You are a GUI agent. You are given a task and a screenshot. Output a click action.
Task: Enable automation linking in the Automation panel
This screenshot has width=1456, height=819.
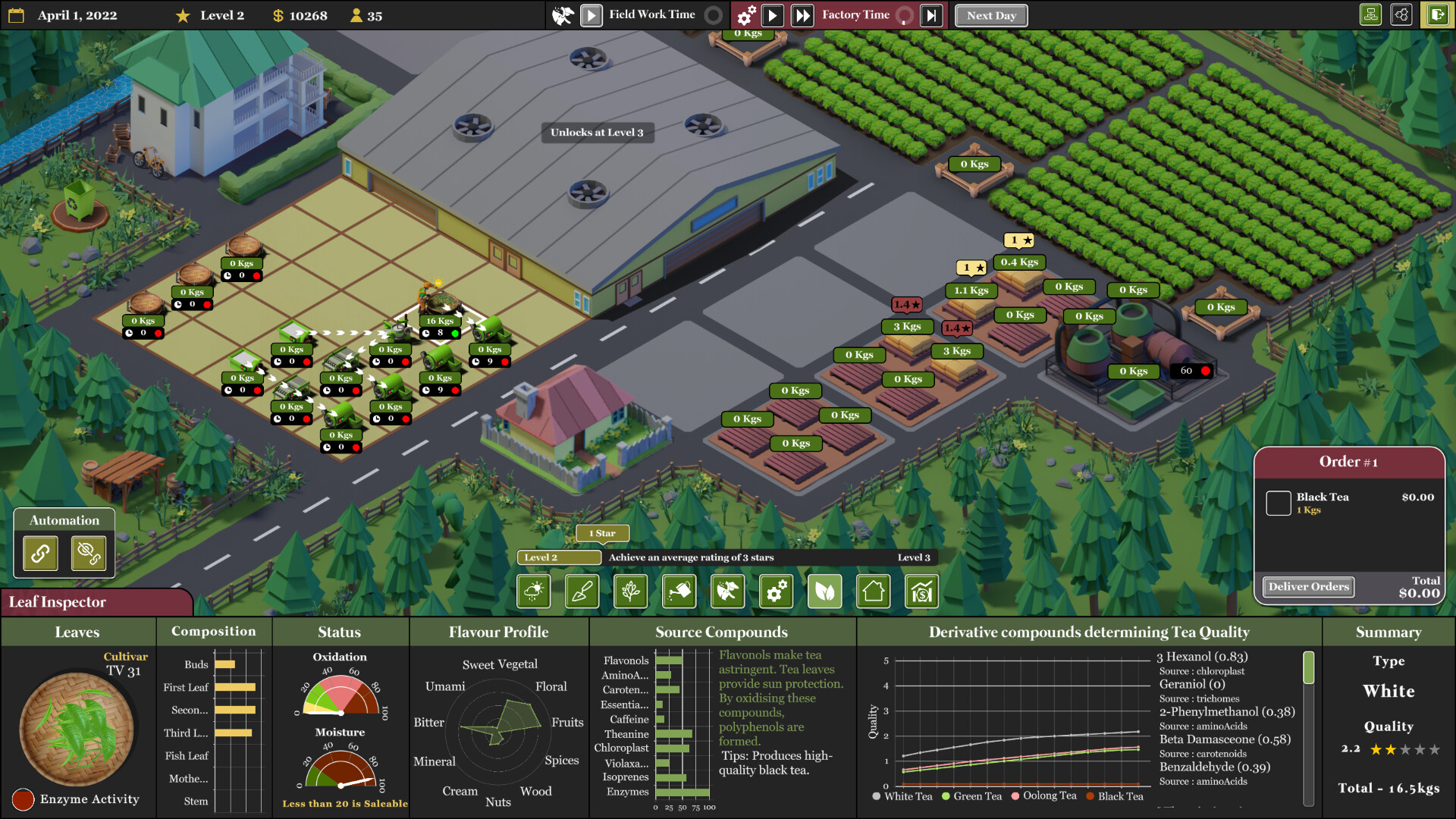[x=39, y=553]
